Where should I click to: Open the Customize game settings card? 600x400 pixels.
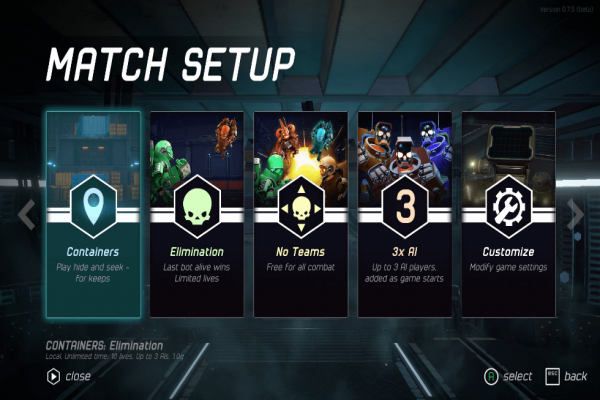[x=508, y=213]
